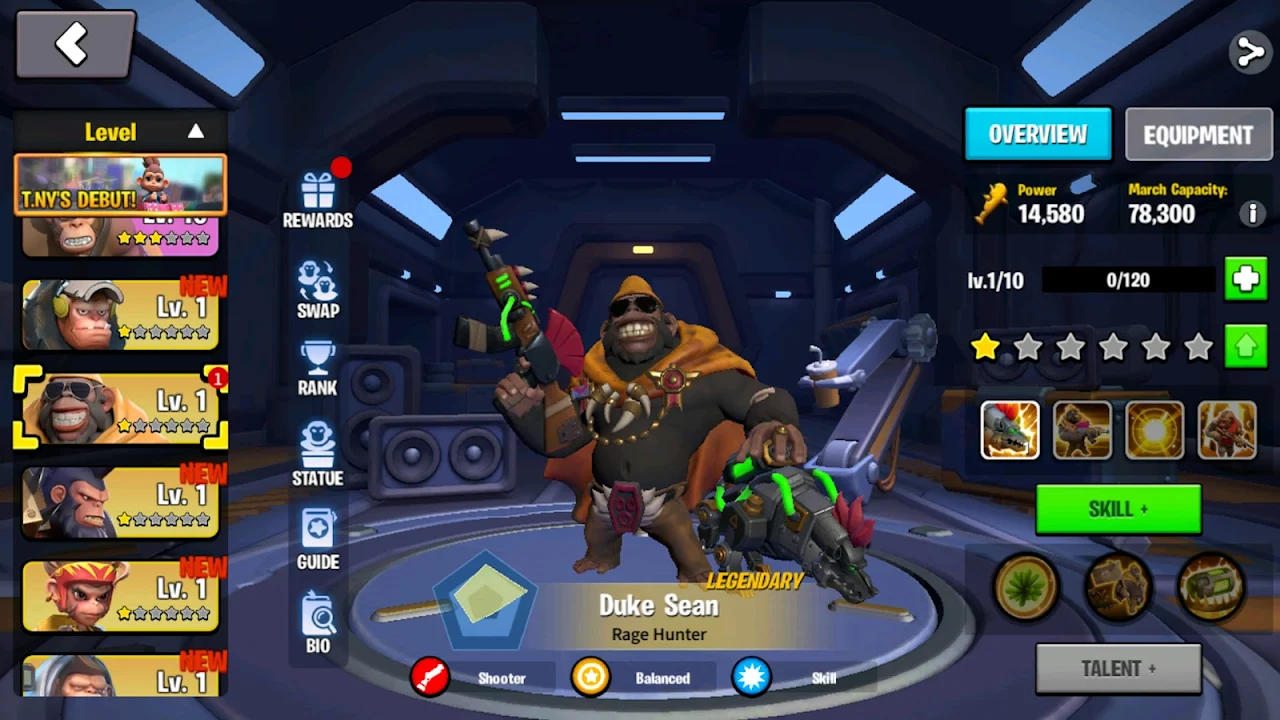Image resolution: width=1280 pixels, height=720 pixels.
Task: Select the mechanical beast skill icon
Action: point(1010,430)
